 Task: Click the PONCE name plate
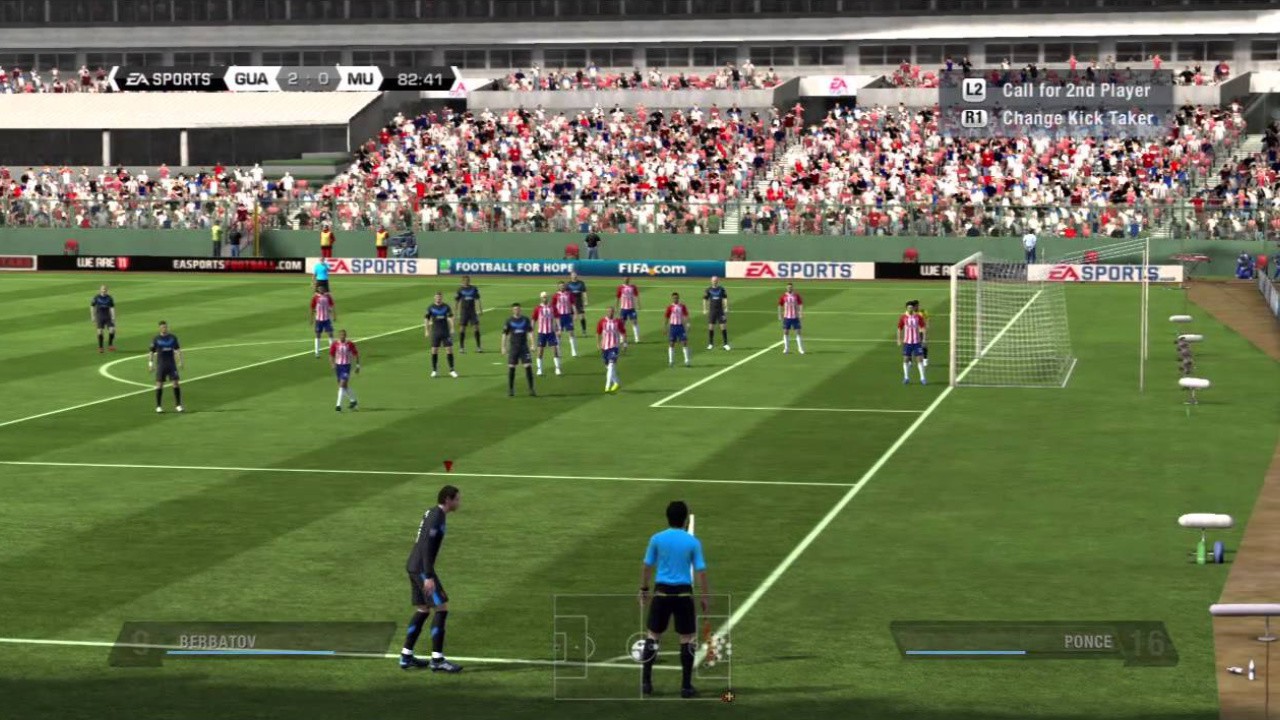[x=1090, y=641]
